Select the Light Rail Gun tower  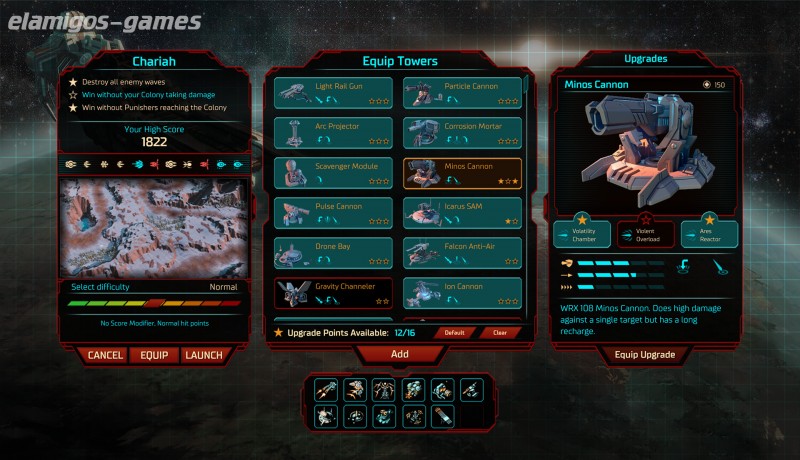[x=332, y=93]
